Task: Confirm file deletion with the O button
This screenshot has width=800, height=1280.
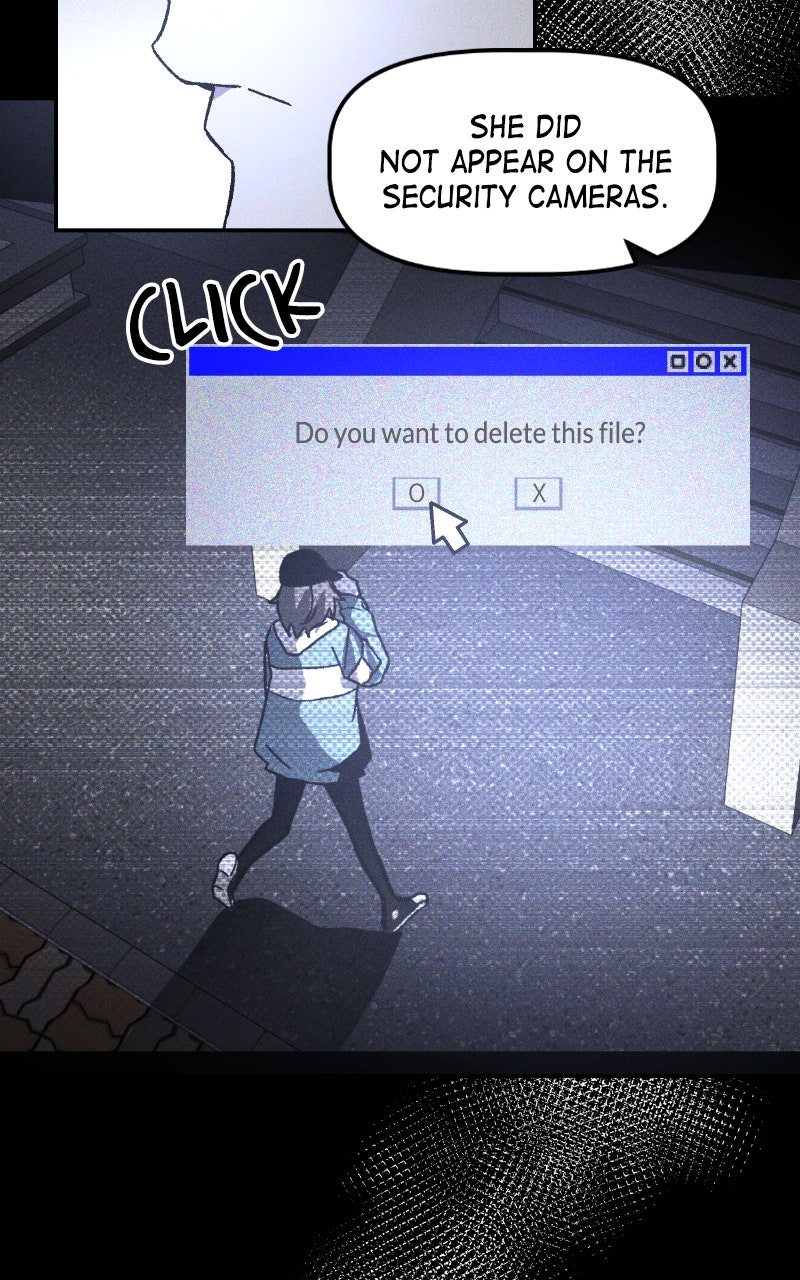Action: (416, 493)
